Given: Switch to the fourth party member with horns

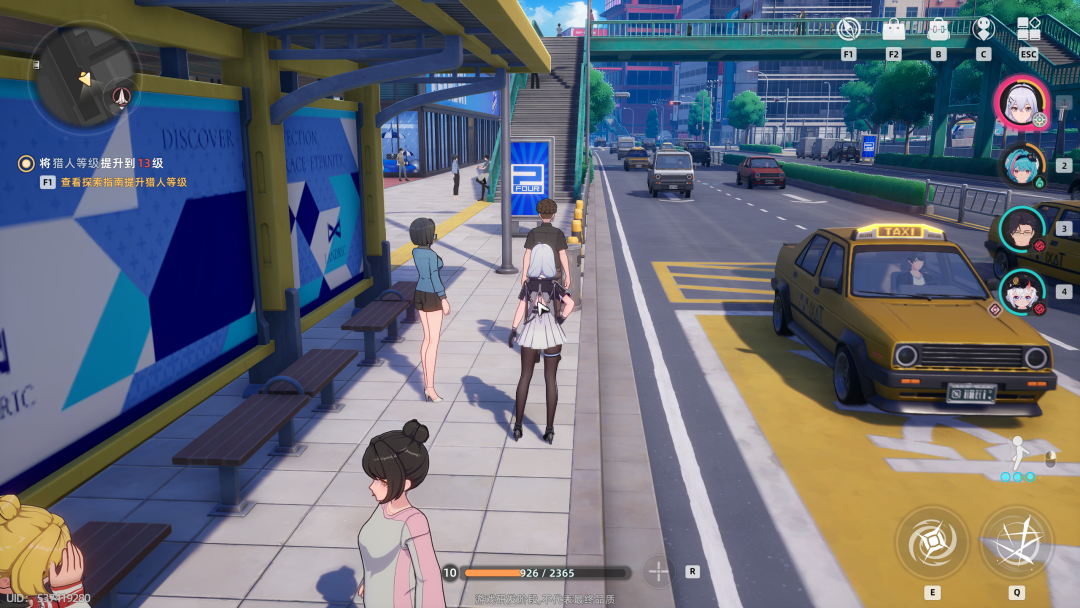Looking at the screenshot, I should 1021,291.
